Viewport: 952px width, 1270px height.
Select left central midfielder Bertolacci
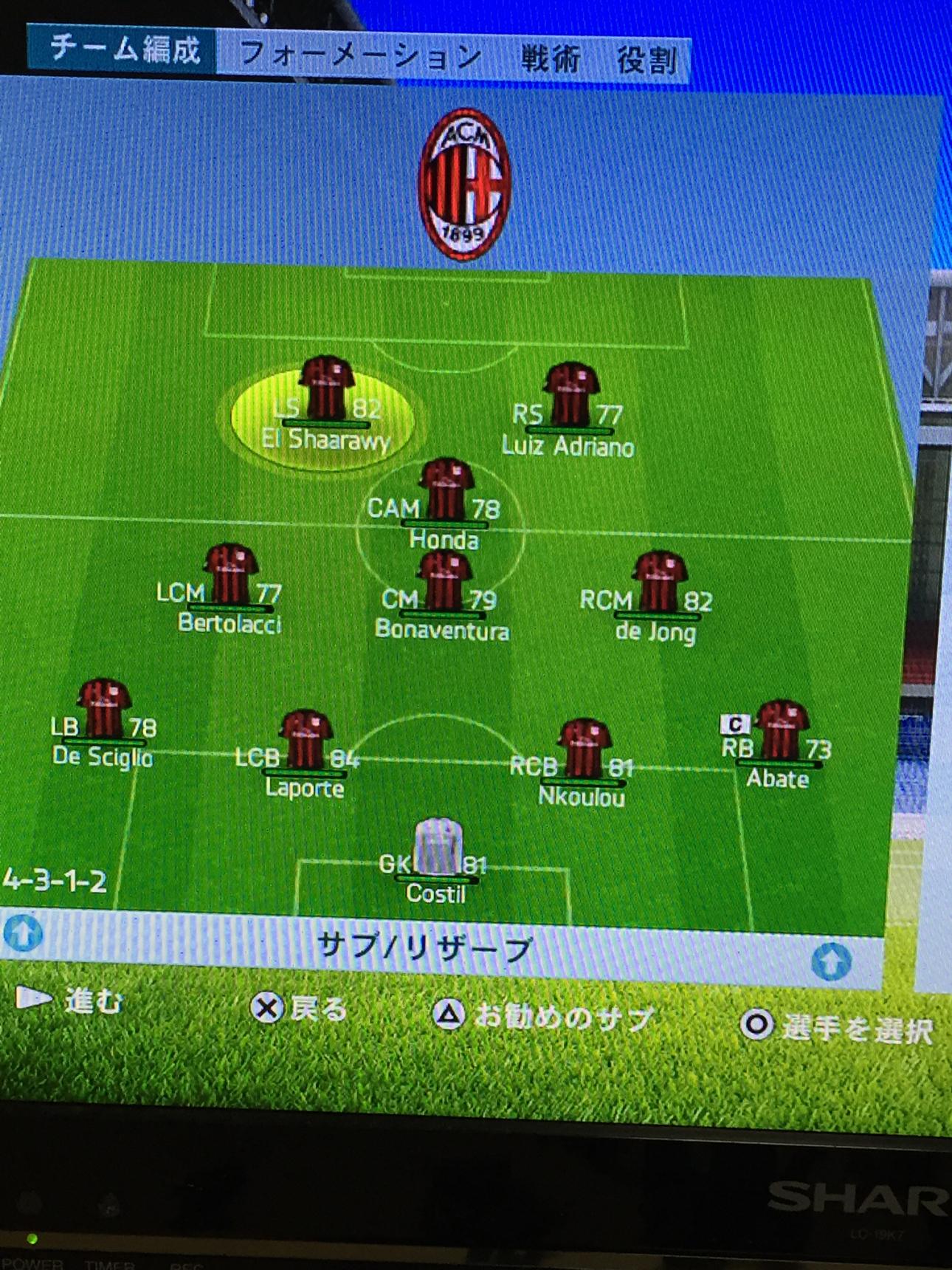tap(230, 588)
